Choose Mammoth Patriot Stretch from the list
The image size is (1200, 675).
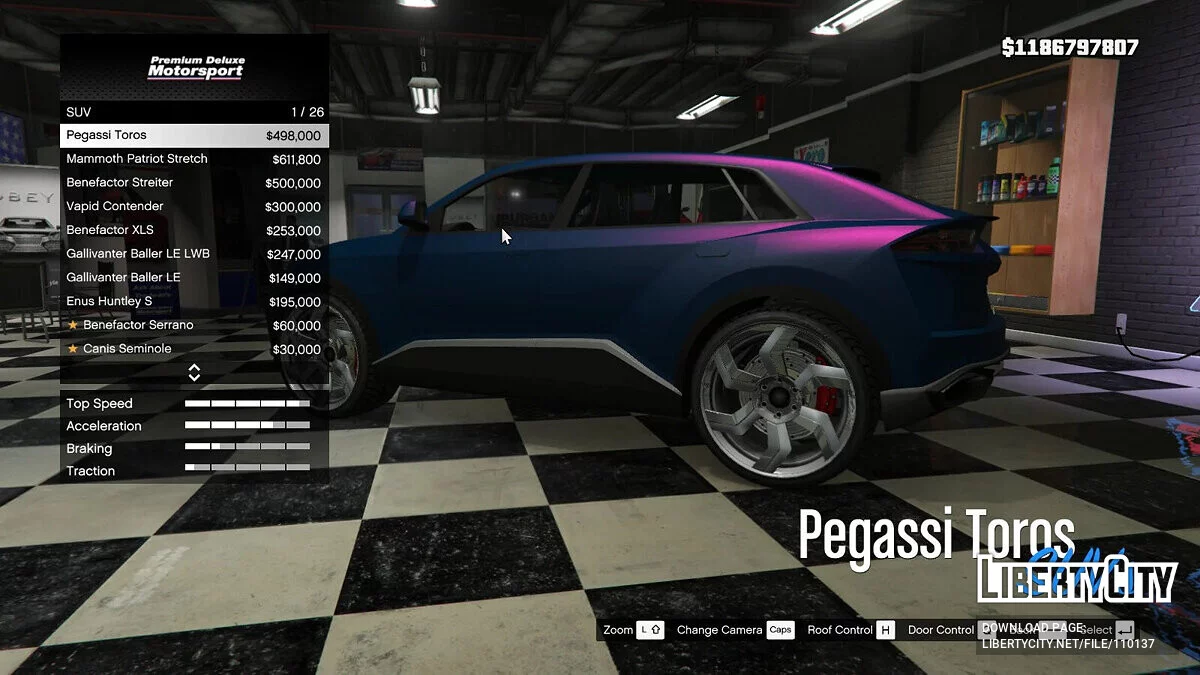[194, 159]
